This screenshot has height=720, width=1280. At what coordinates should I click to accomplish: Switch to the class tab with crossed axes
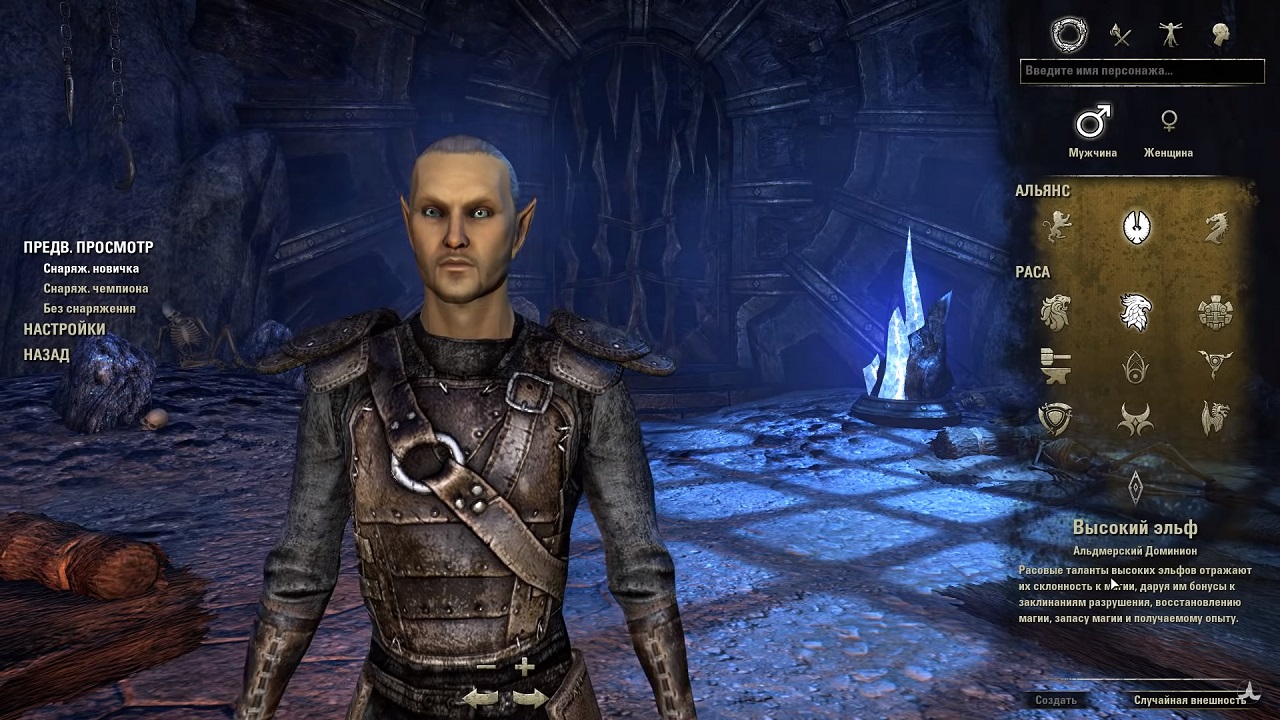tap(1120, 36)
